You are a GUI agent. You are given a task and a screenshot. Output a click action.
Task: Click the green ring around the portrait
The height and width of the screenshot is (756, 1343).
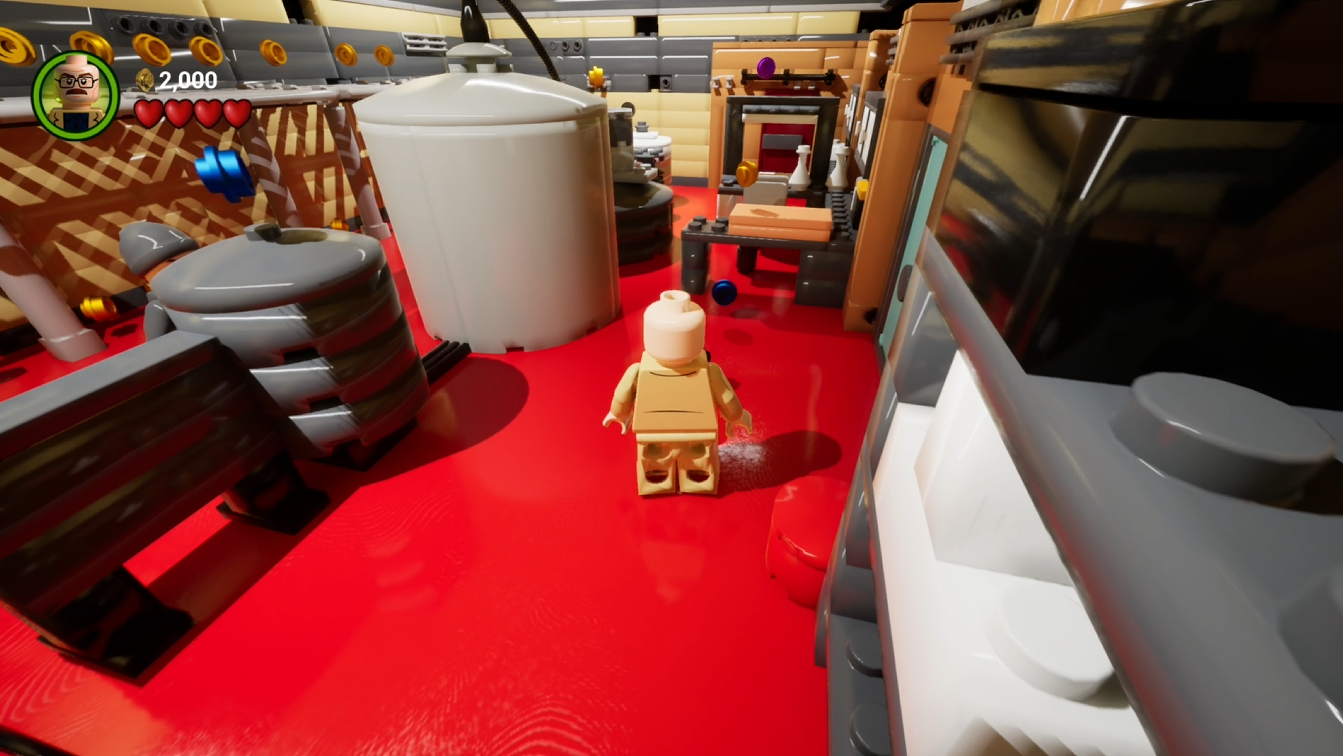[x=44, y=93]
